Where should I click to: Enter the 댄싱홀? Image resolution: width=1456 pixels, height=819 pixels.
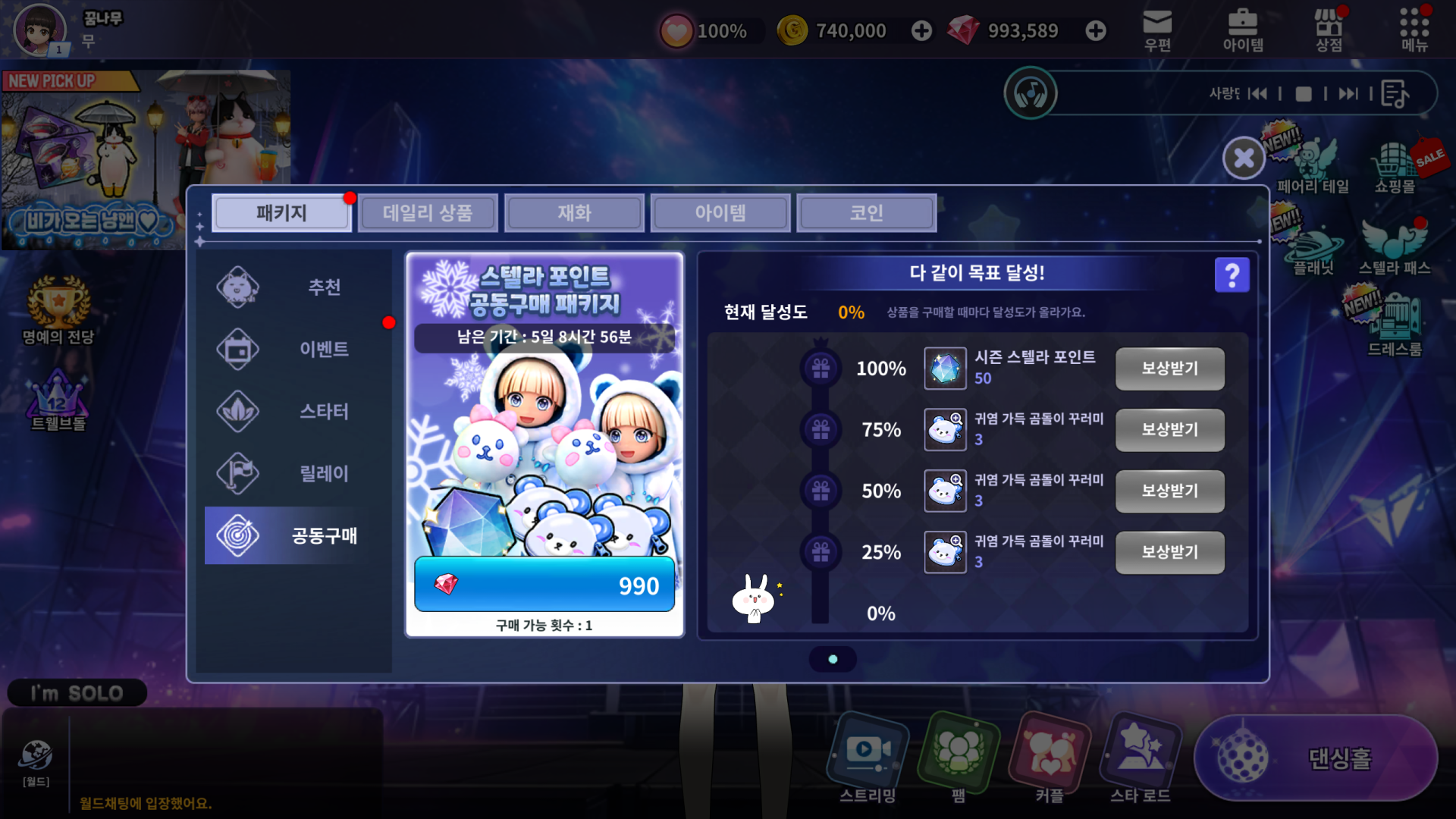tap(1316, 758)
